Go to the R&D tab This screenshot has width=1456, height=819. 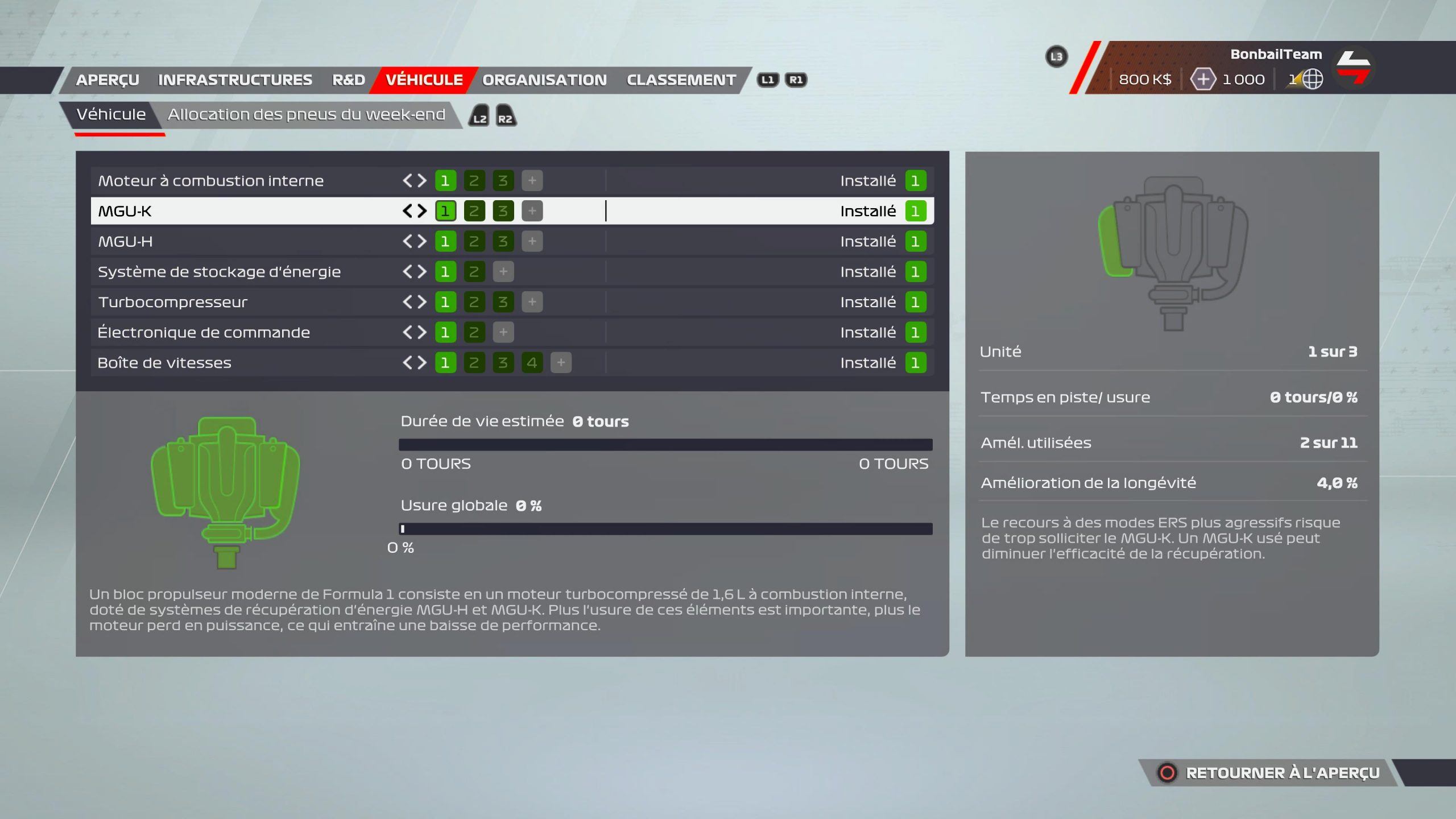[349, 80]
